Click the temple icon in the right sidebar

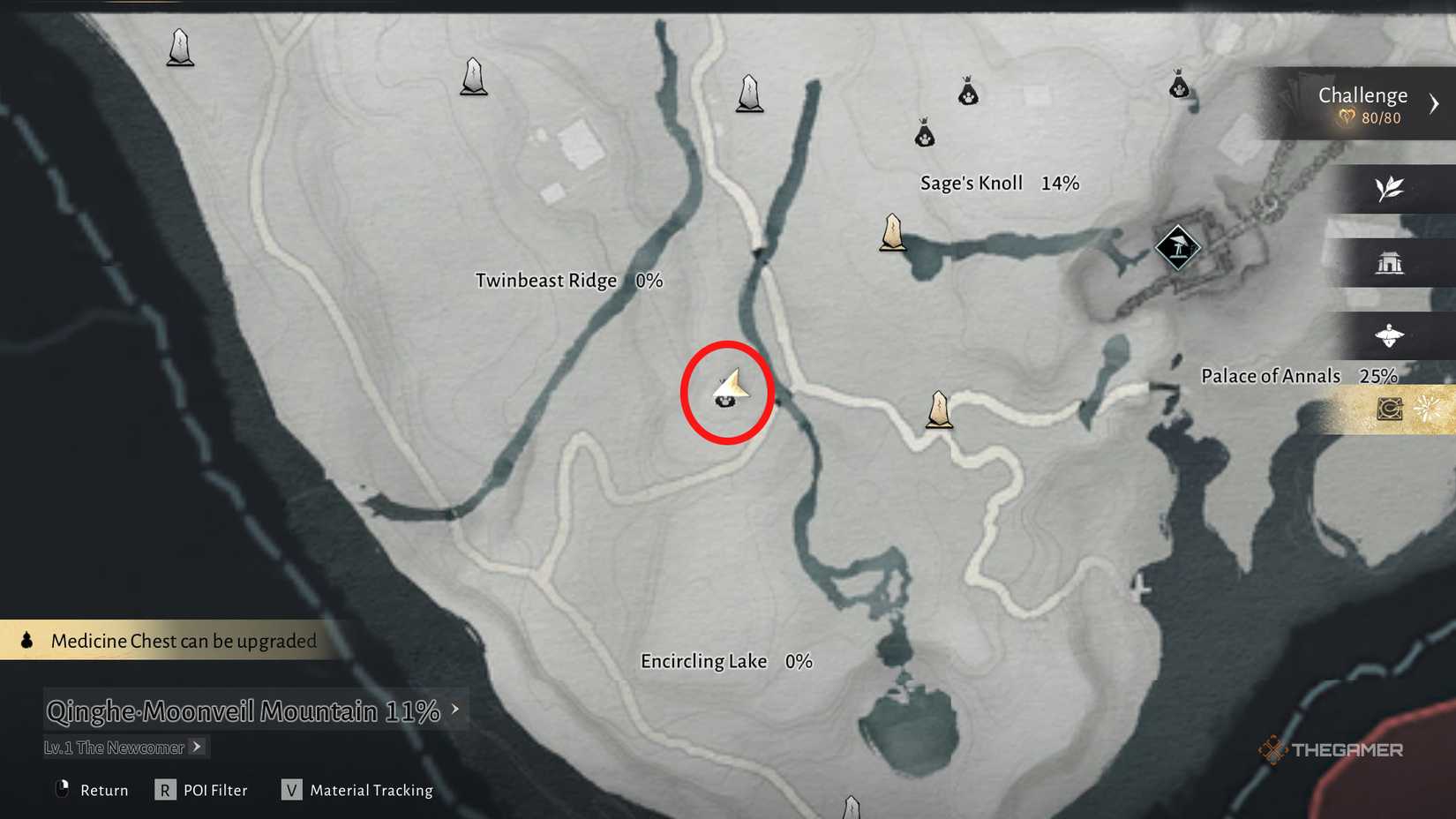click(x=1391, y=262)
